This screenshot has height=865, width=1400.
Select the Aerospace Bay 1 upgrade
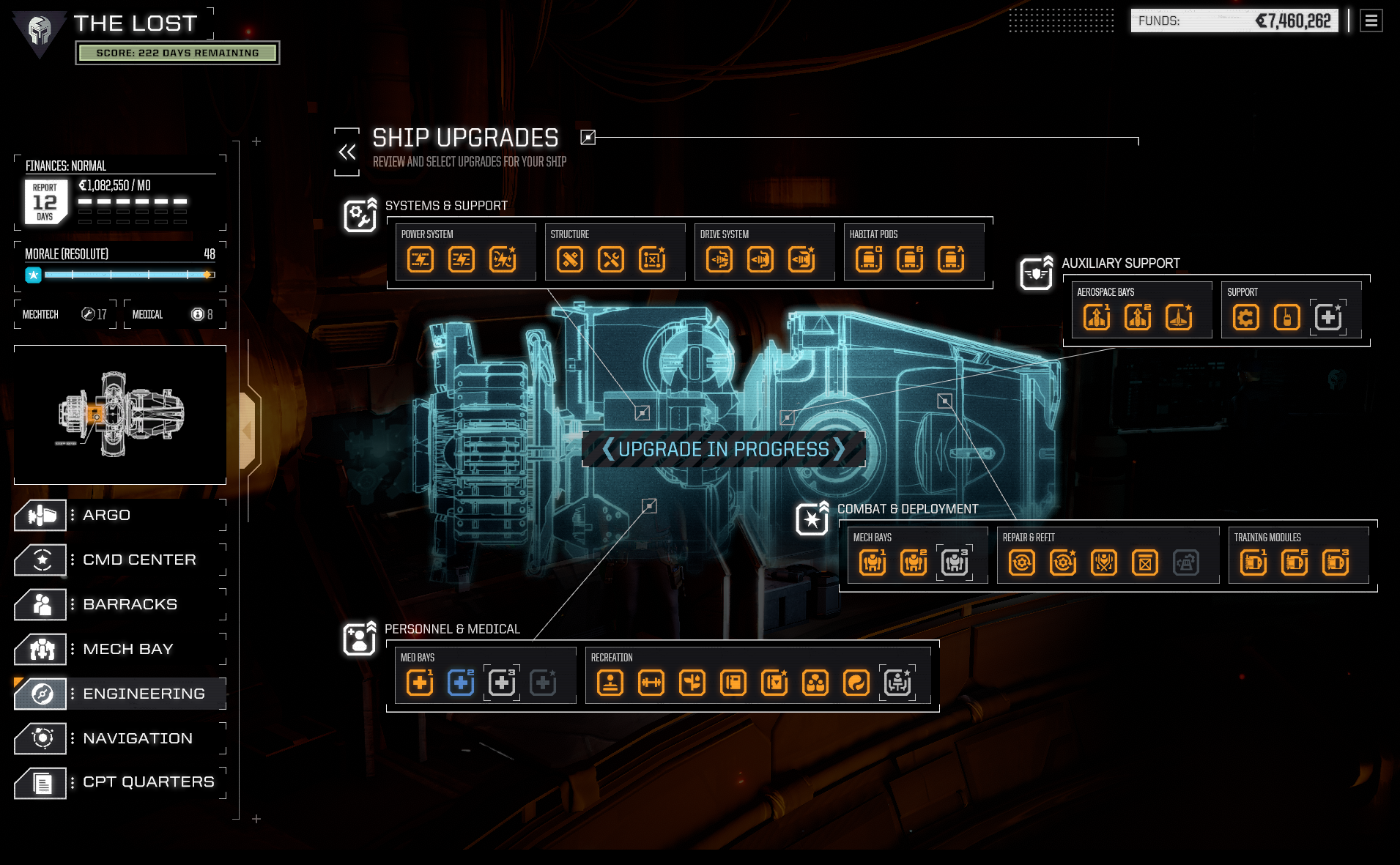coord(1095,318)
